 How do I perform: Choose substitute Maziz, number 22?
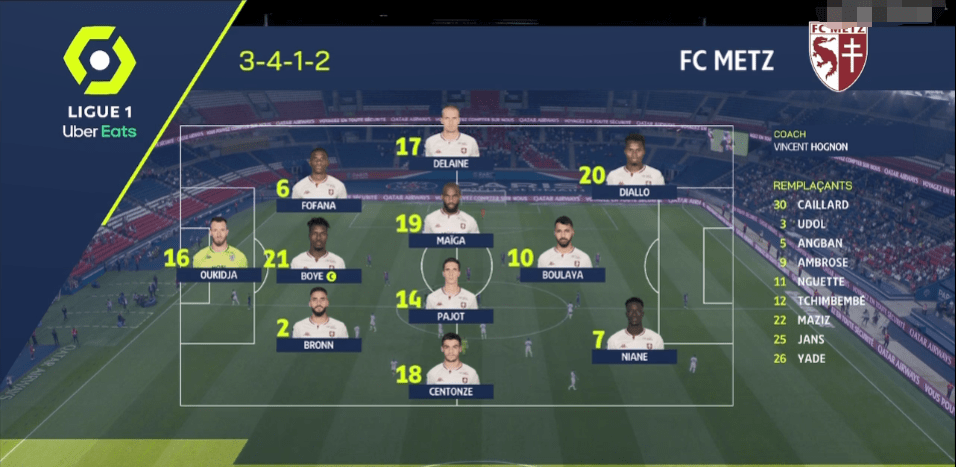point(813,320)
